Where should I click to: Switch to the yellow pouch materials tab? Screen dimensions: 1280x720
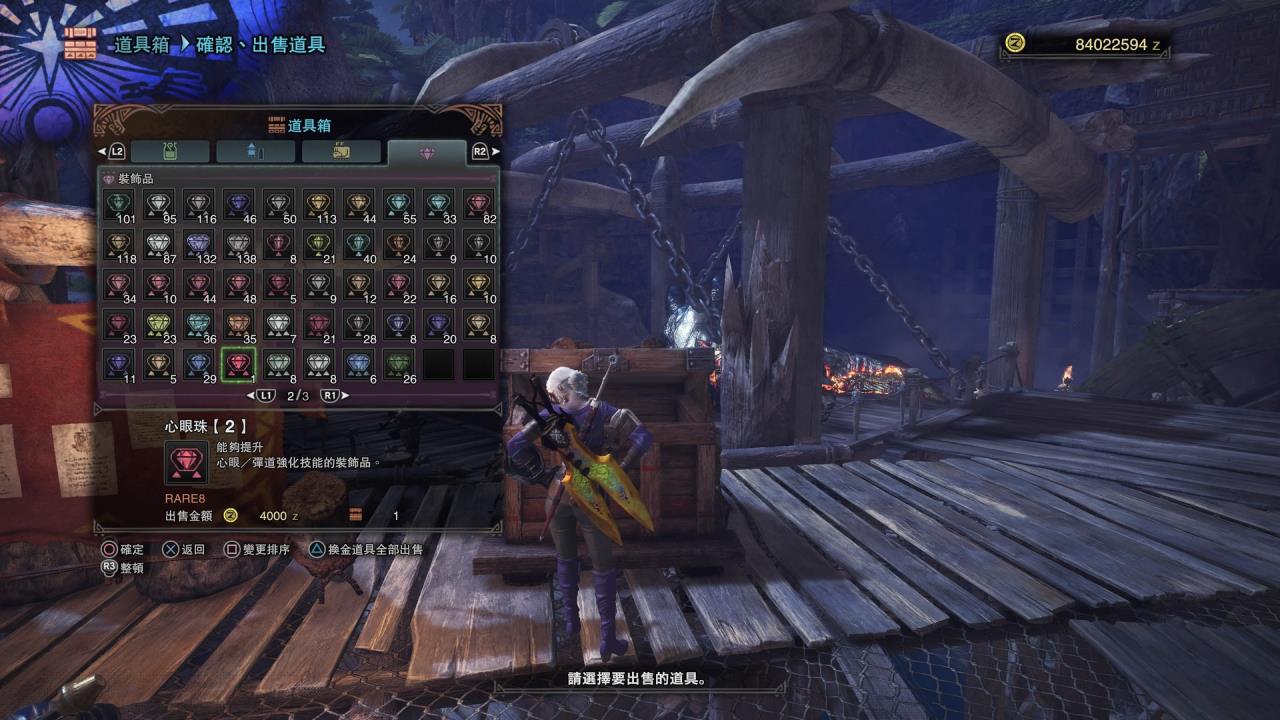click(340, 150)
